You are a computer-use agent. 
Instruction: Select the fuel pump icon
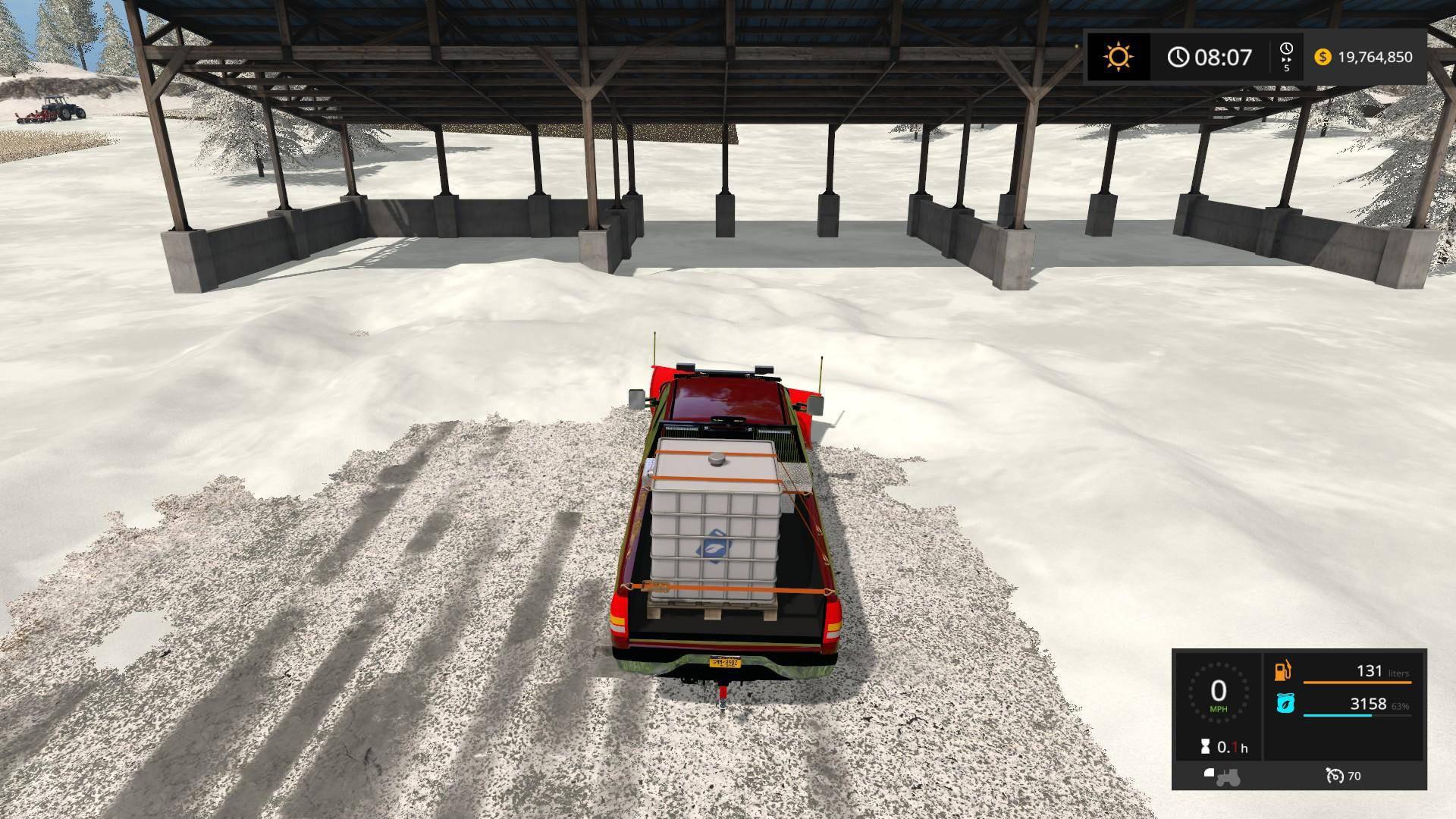[x=1284, y=671]
